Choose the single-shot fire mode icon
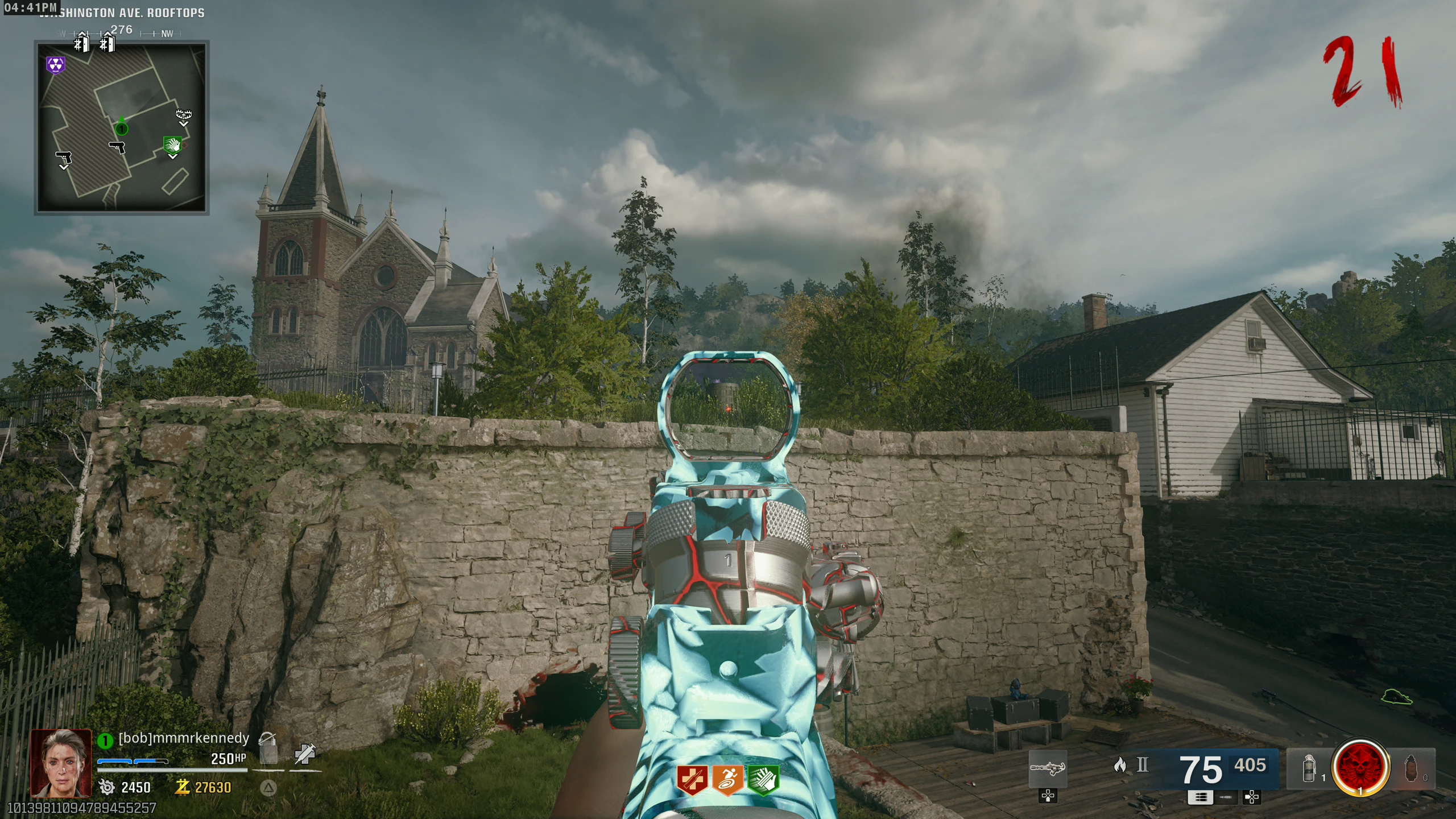 (1226, 797)
